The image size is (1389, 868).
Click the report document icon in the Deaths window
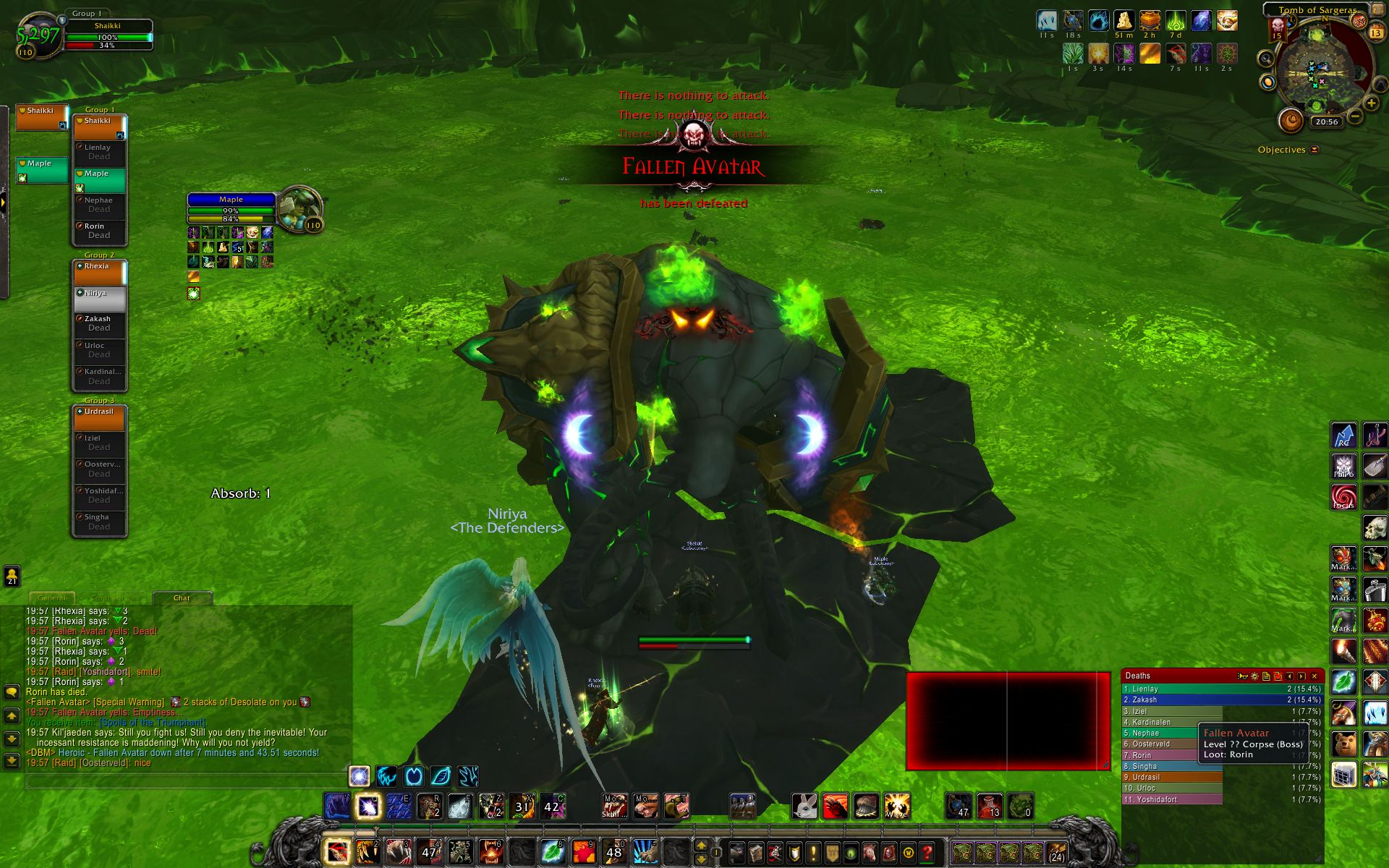pos(1266,676)
